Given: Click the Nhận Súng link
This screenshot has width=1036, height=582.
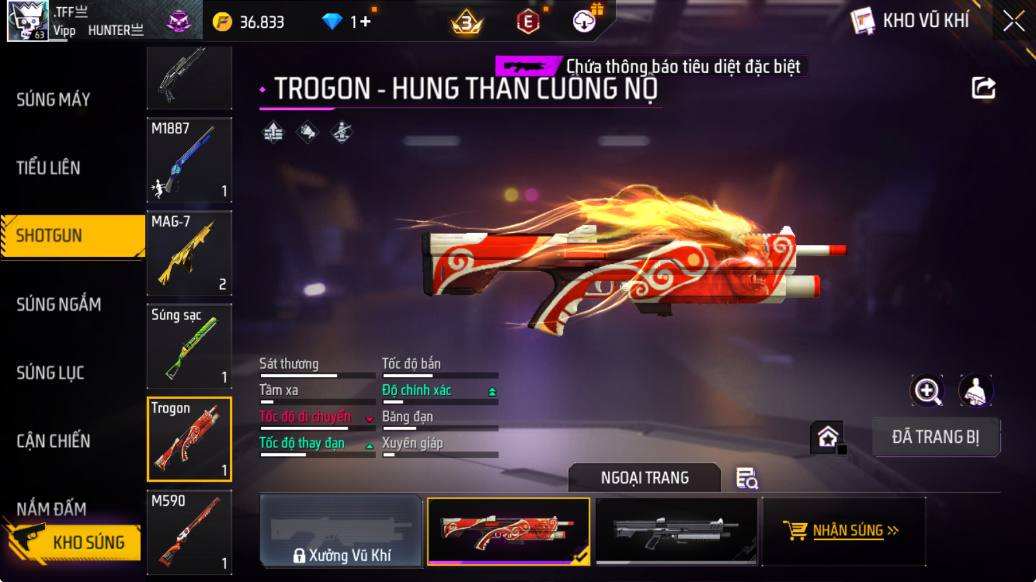Looking at the screenshot, I should tap(843, 531).
